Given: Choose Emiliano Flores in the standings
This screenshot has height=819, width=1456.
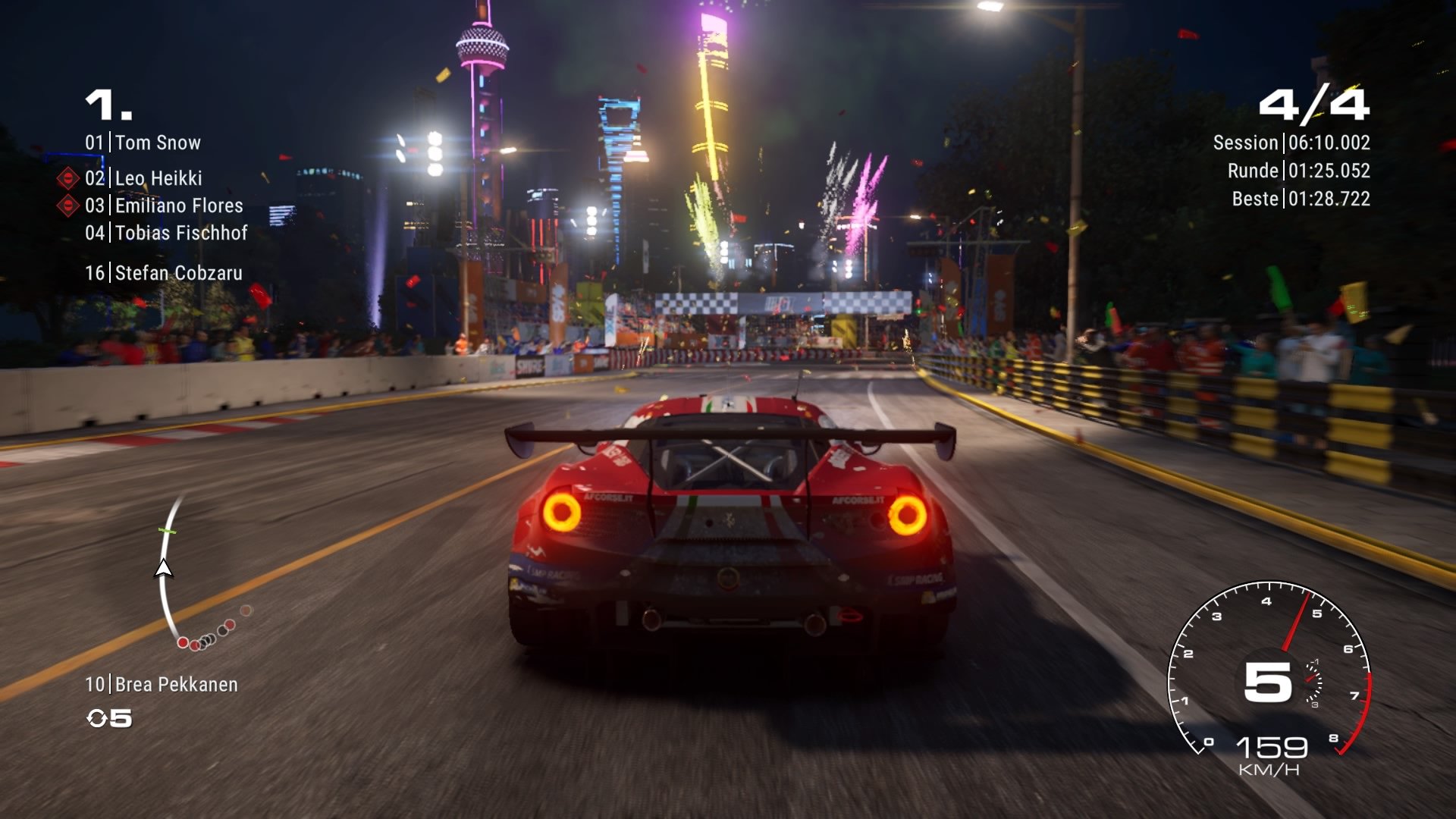Looking at the screenshot, I should (165, 206).
